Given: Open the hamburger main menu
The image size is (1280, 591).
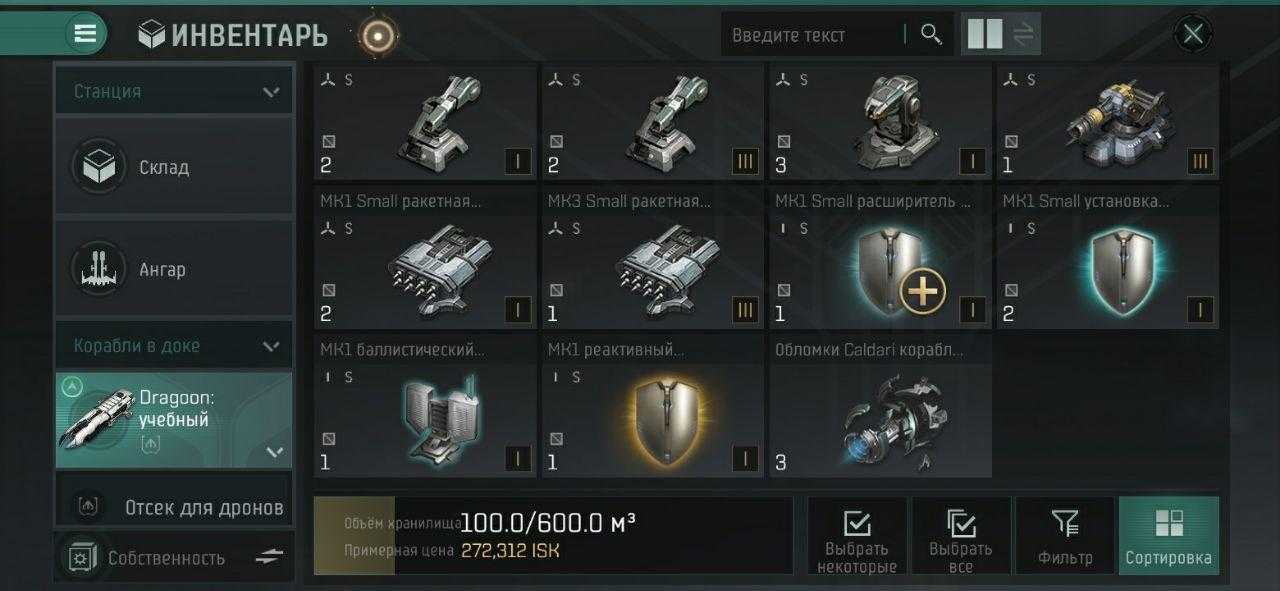Looking at the screenshot, I should pyautogui.click(x=86, y=34).
